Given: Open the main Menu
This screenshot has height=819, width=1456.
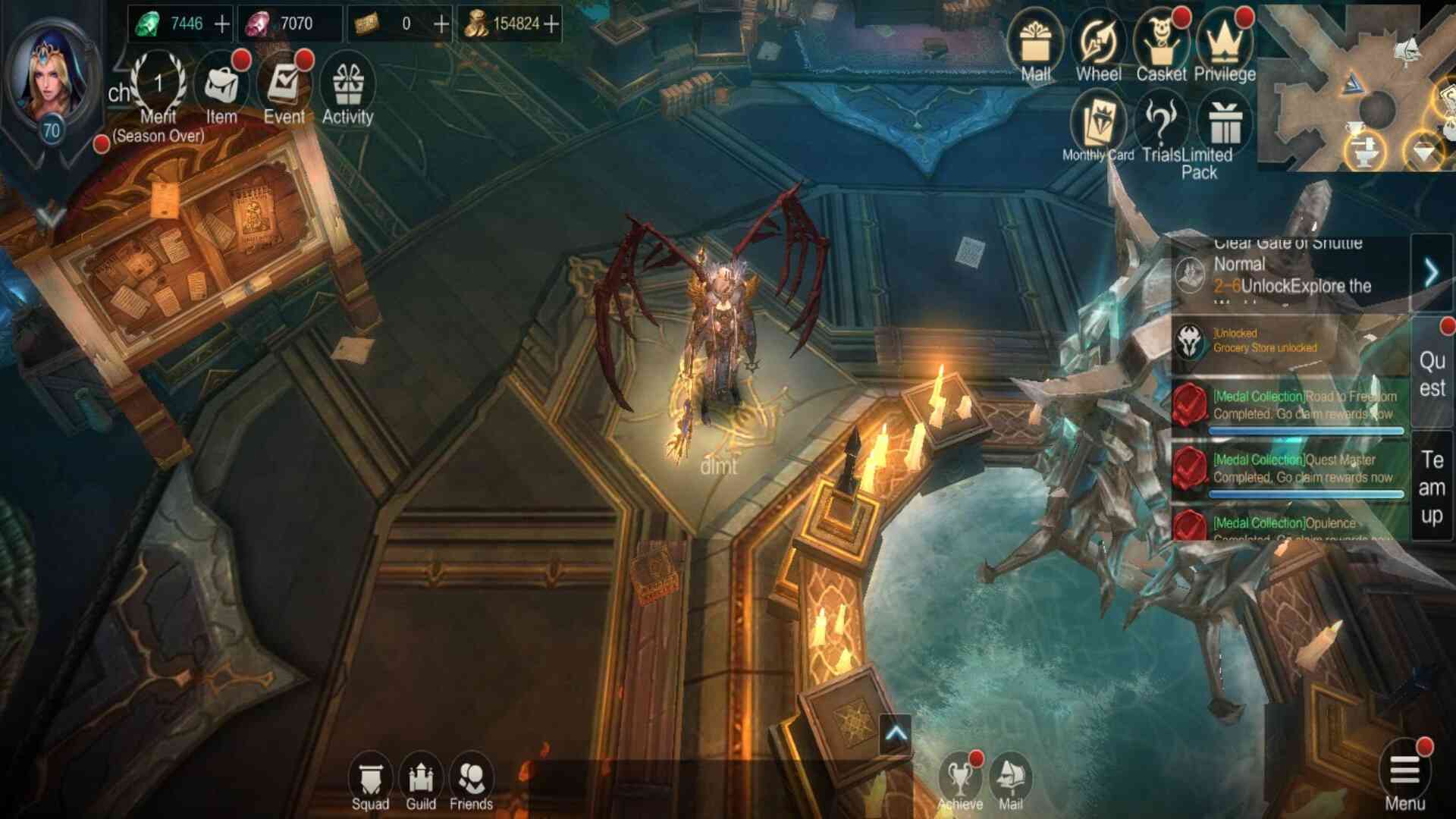Looking at the screenshot, I should click(x=1404, y=777).
